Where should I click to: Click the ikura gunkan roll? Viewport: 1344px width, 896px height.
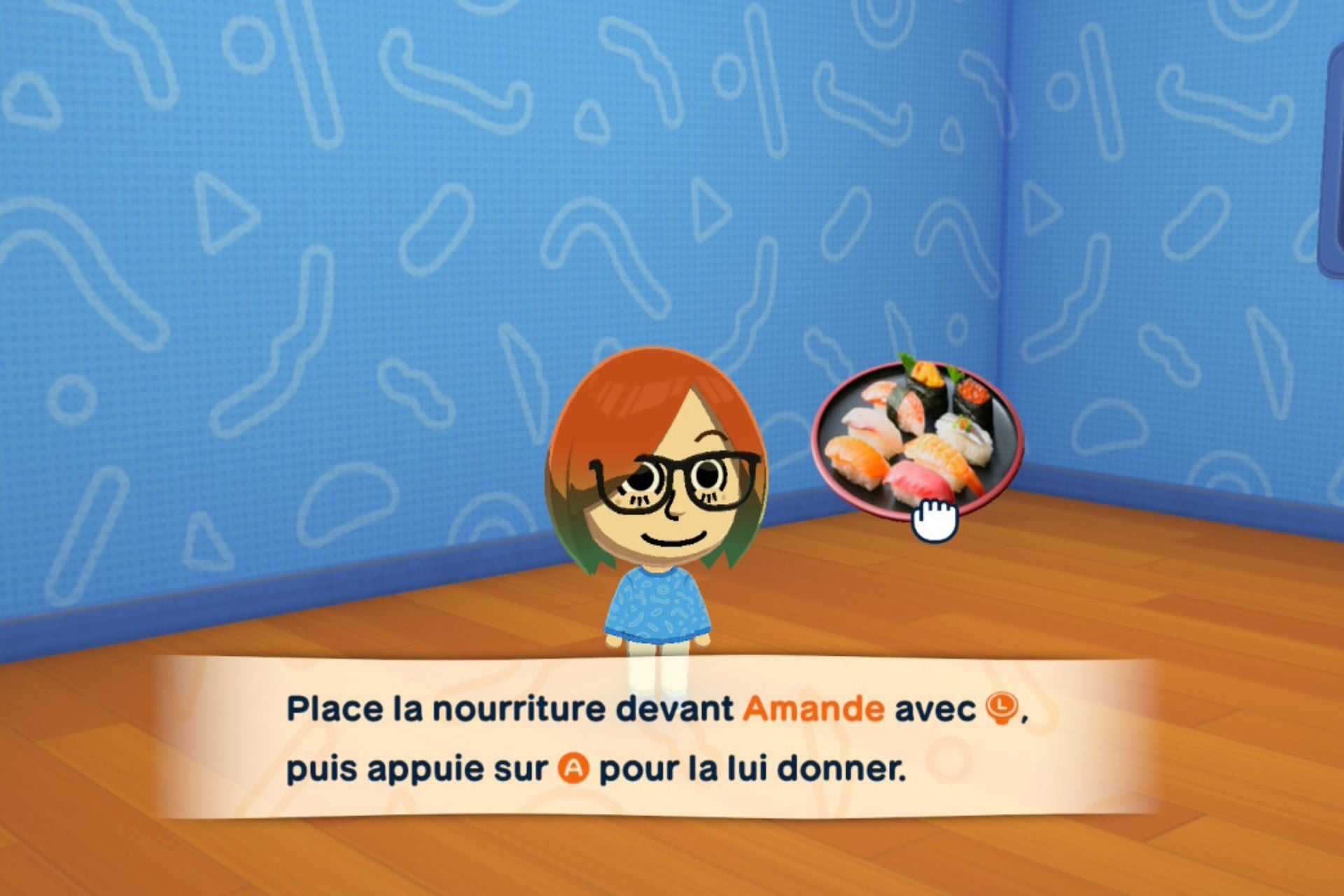click(973, 394)
